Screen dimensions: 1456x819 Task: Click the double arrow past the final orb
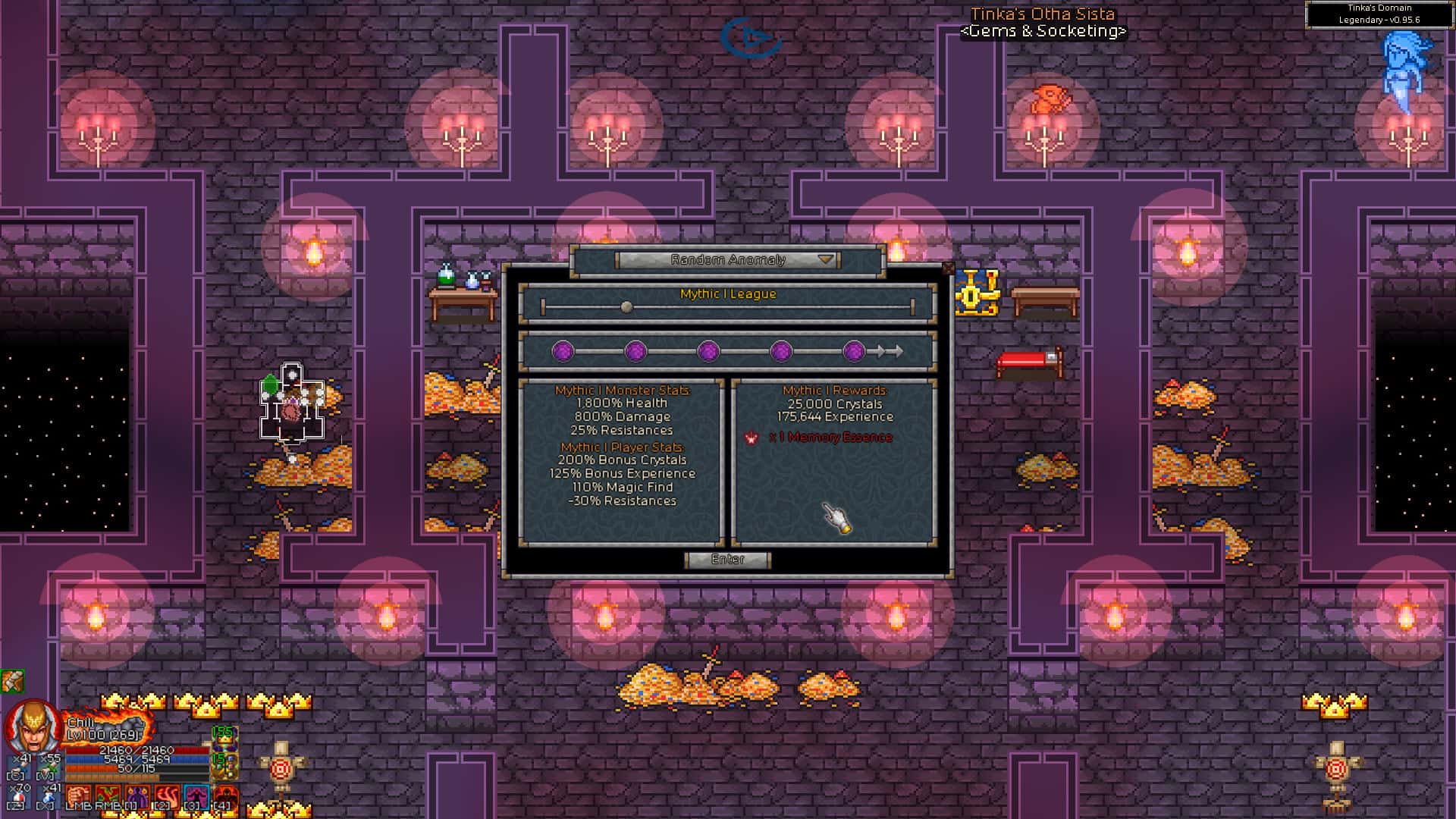click(x=889, y=351)
